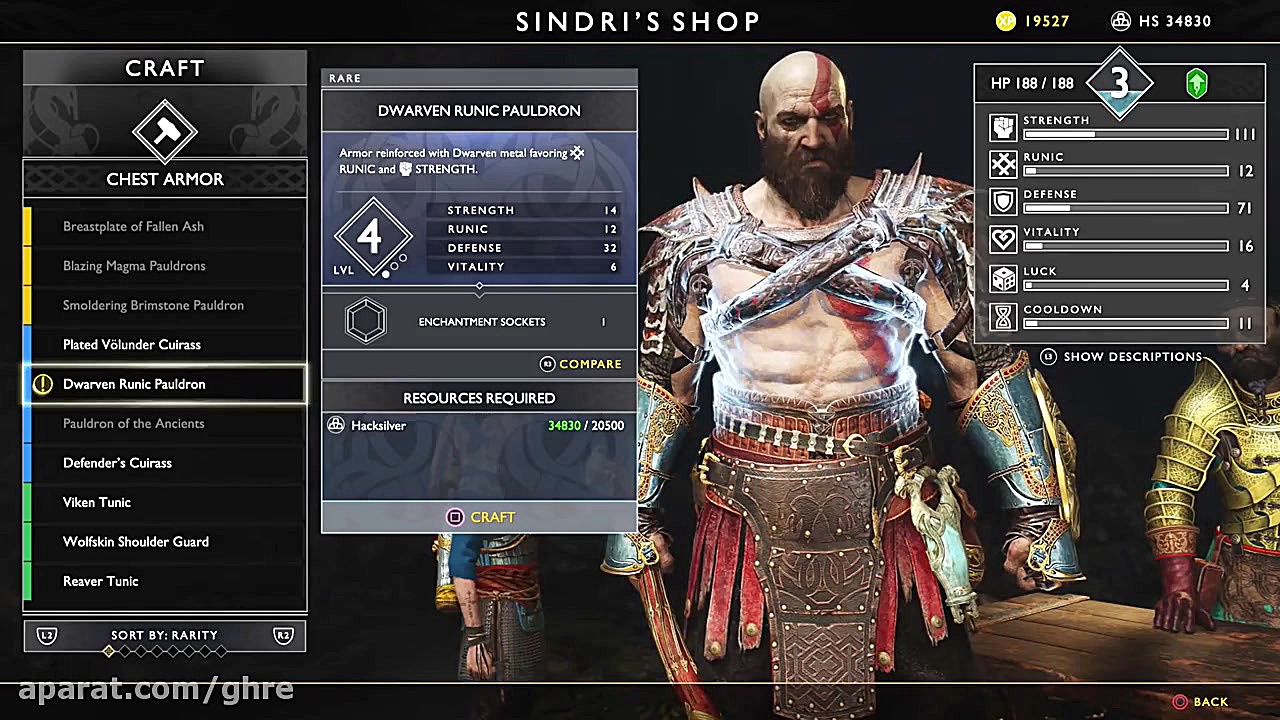Viewport: 1280px width, 720px height.
Task: Adjust the Sort by Rarity slider
Action: point(164,650)
